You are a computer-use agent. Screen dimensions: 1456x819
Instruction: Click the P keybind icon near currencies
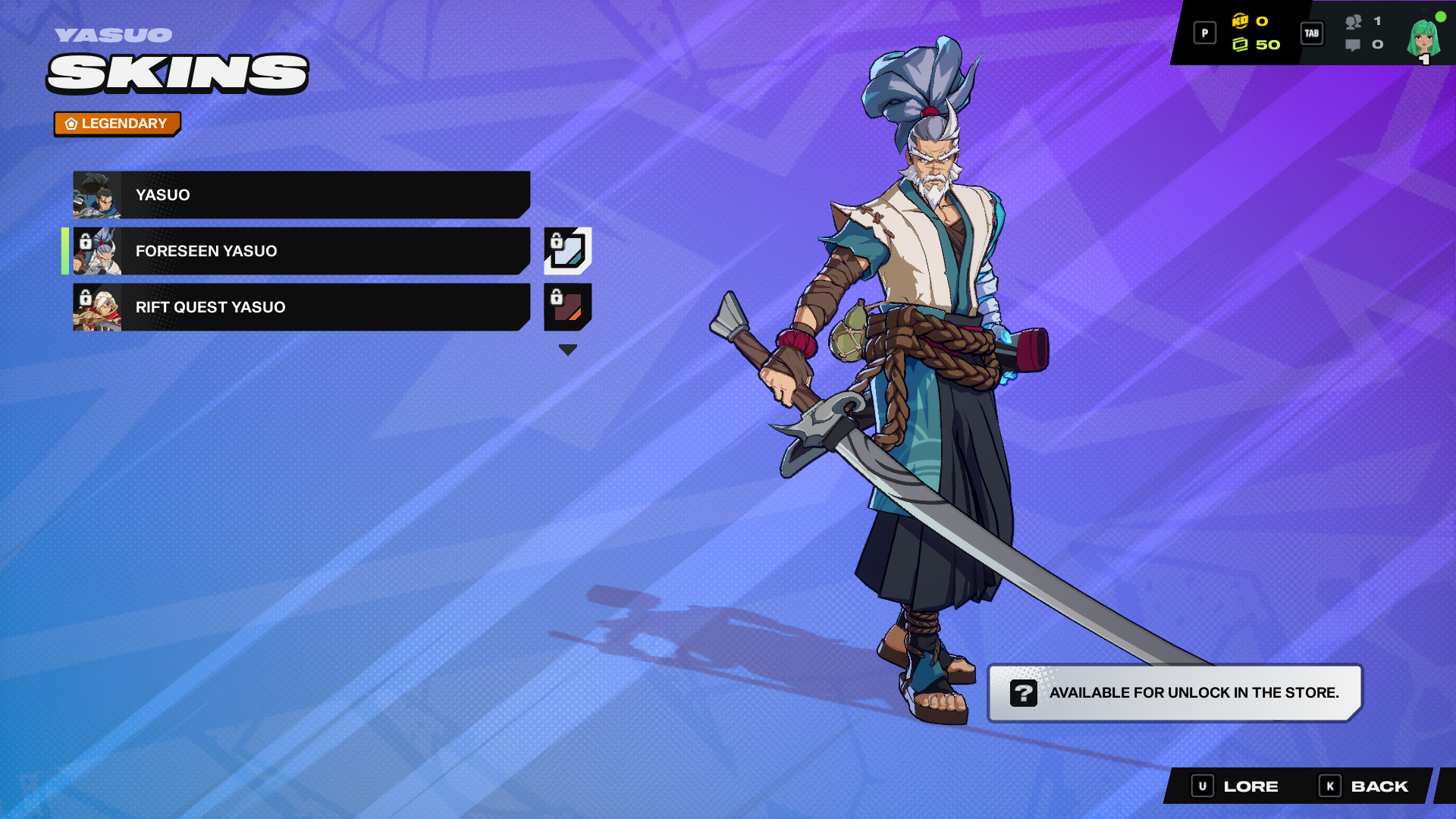coord(1204,33)
